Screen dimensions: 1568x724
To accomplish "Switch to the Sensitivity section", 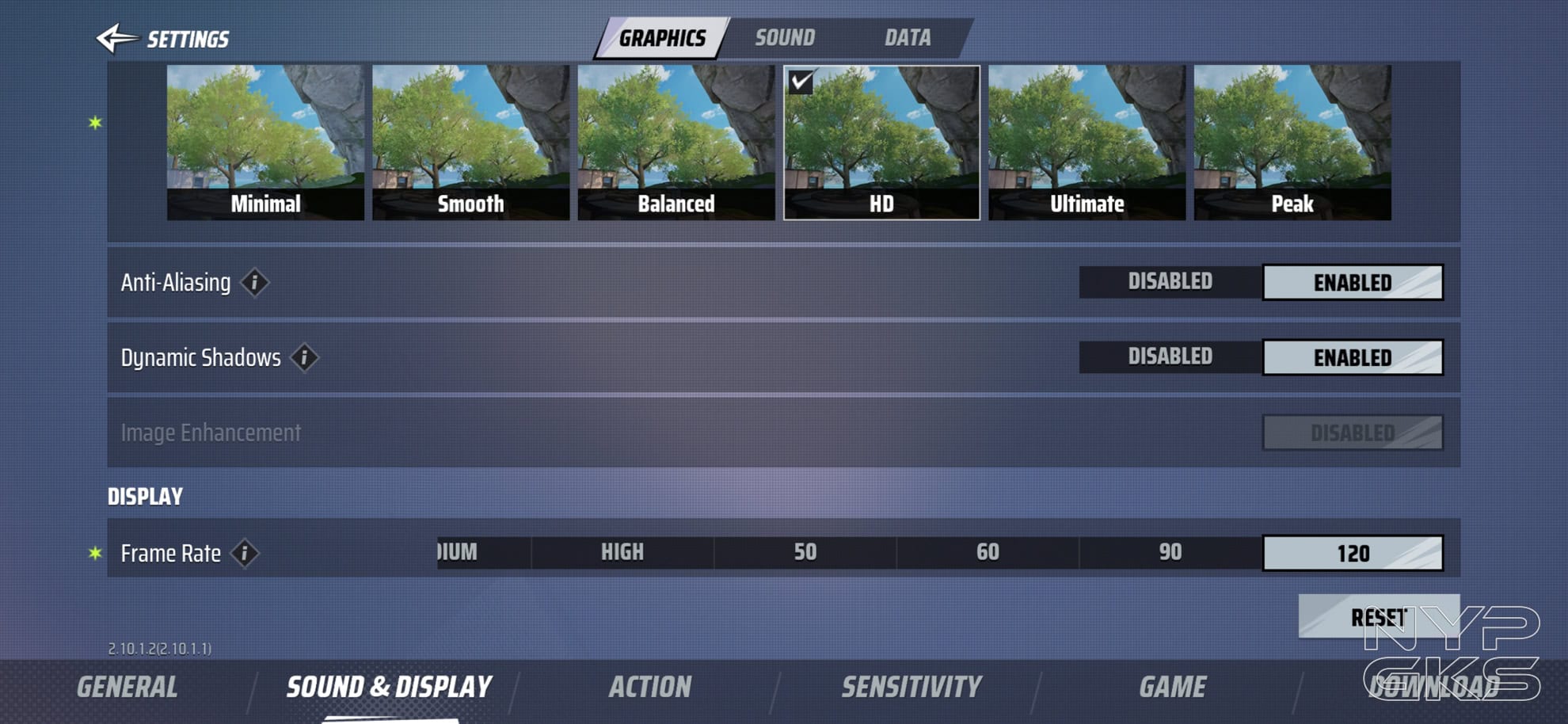I will tap(911, 687).
